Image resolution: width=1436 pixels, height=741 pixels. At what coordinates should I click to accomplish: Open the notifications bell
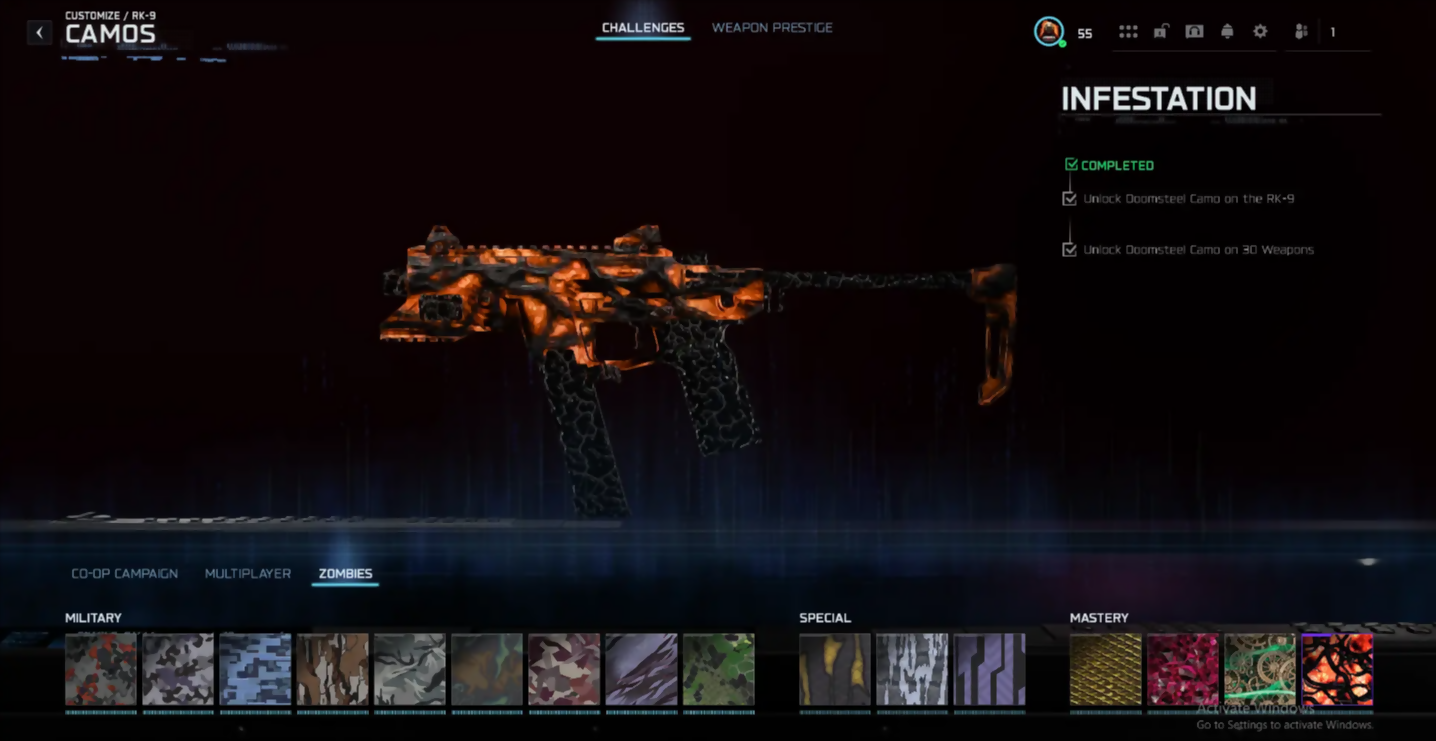(x=1227, y=32)
